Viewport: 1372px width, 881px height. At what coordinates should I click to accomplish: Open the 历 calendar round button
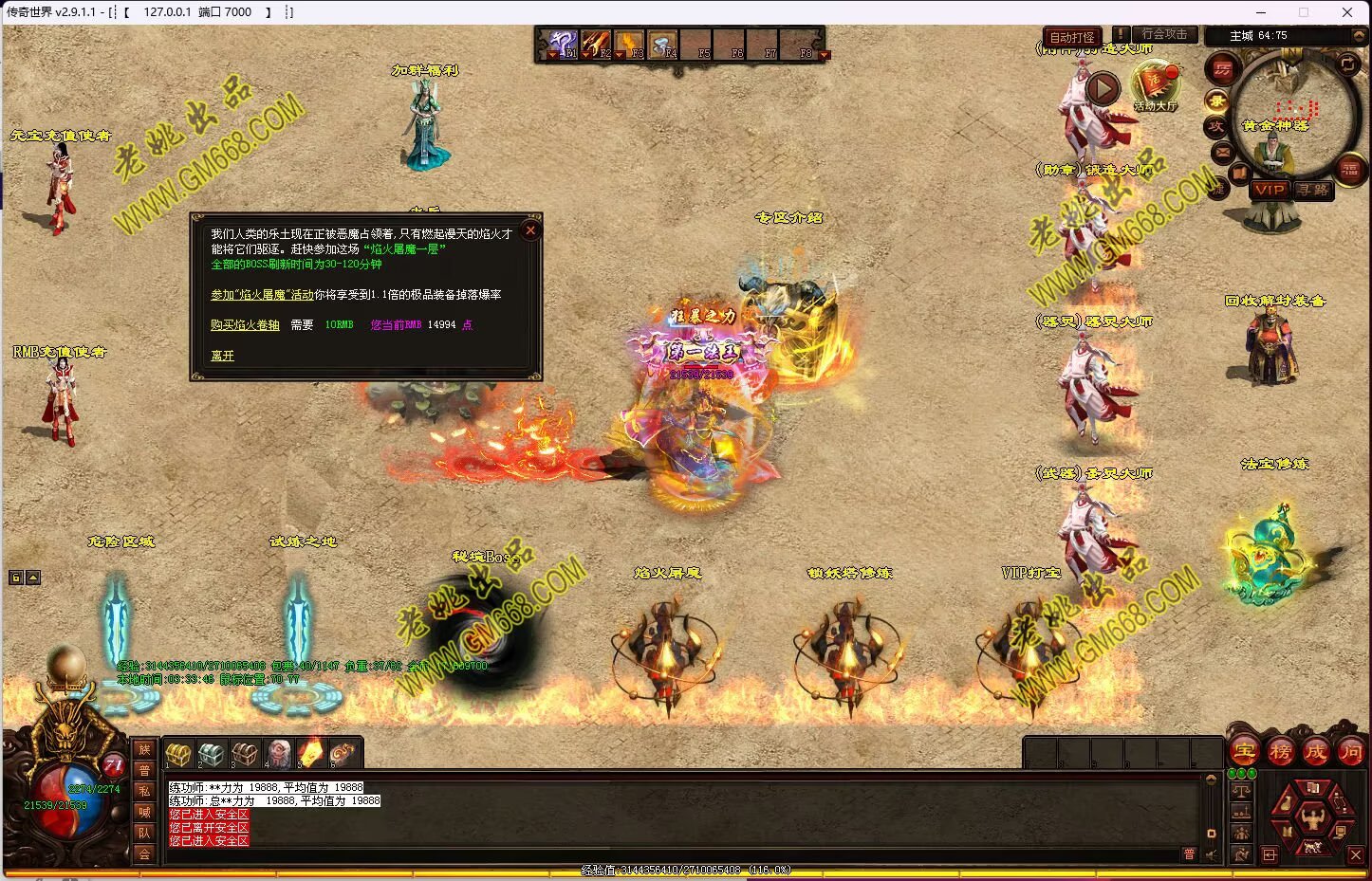1222,69
